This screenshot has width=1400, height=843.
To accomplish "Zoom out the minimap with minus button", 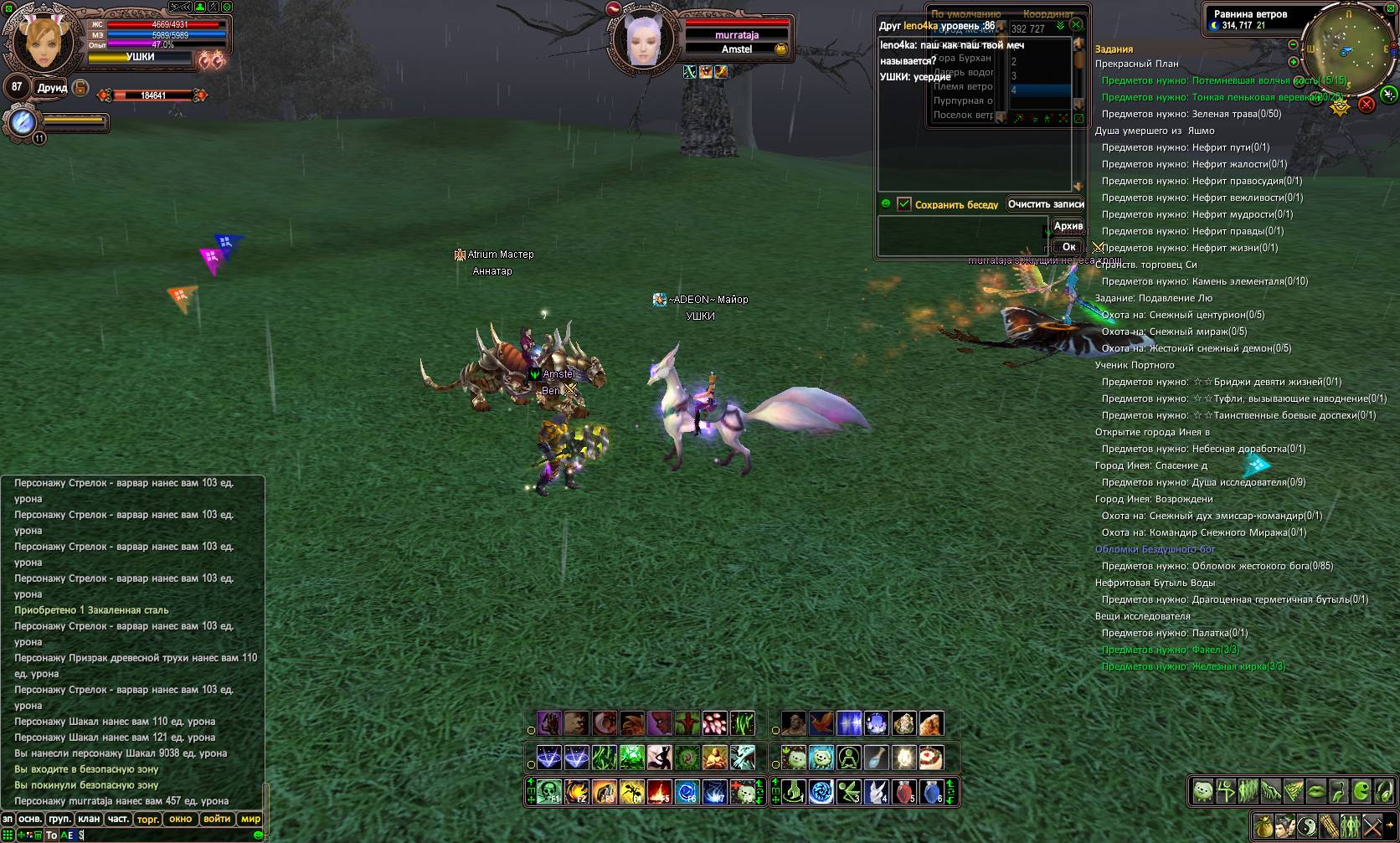I will (1293, 44).
